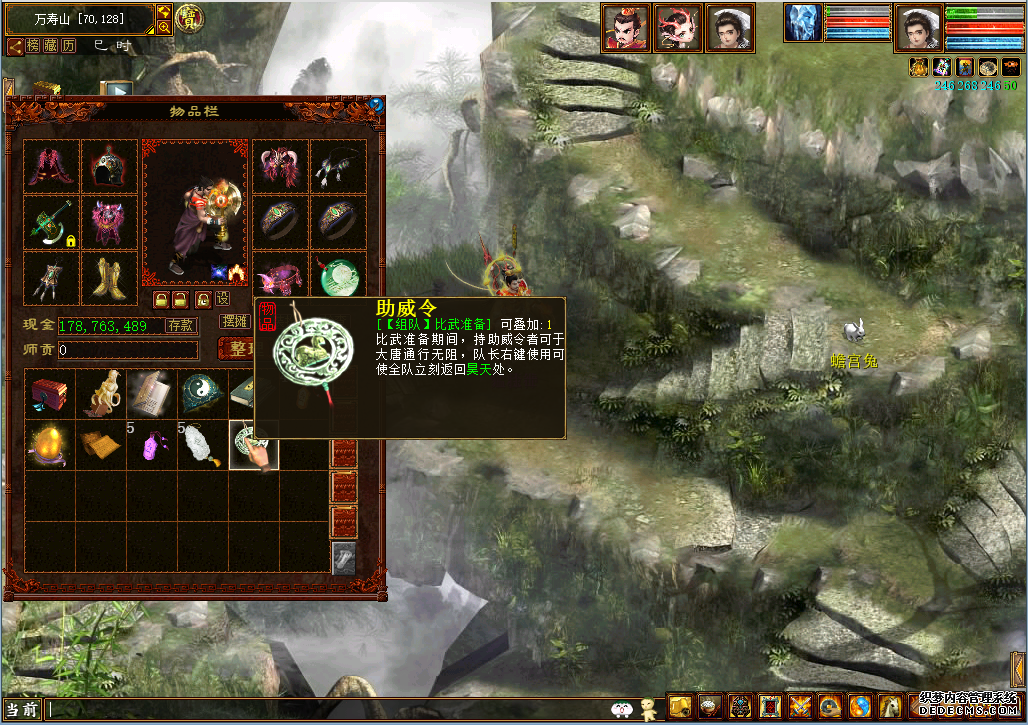Image resolution: width=1028 pixels, height=725 pixels.
Task: Choose the glowing golden egg item
Action: click(x=50, y=445)
